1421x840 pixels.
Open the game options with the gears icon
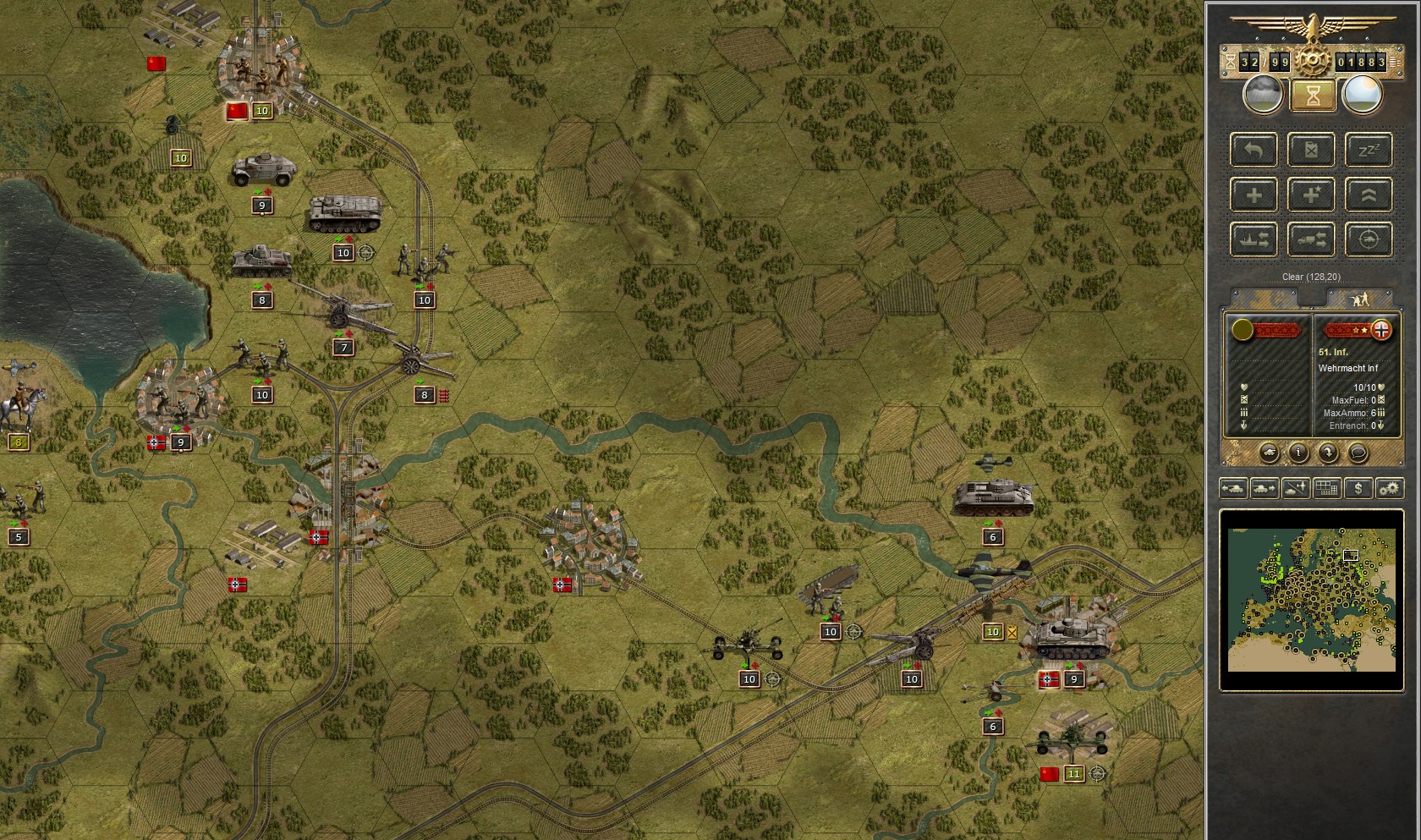1390,488
